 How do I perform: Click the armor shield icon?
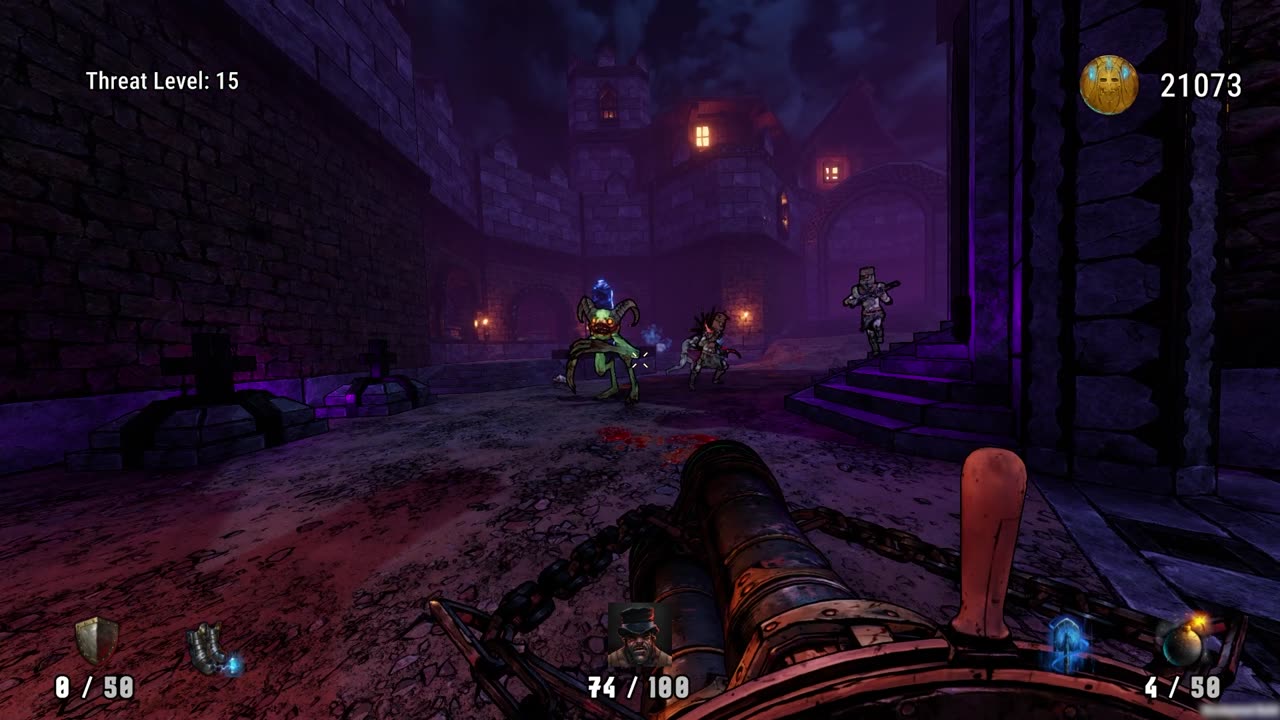pos(96,641)
